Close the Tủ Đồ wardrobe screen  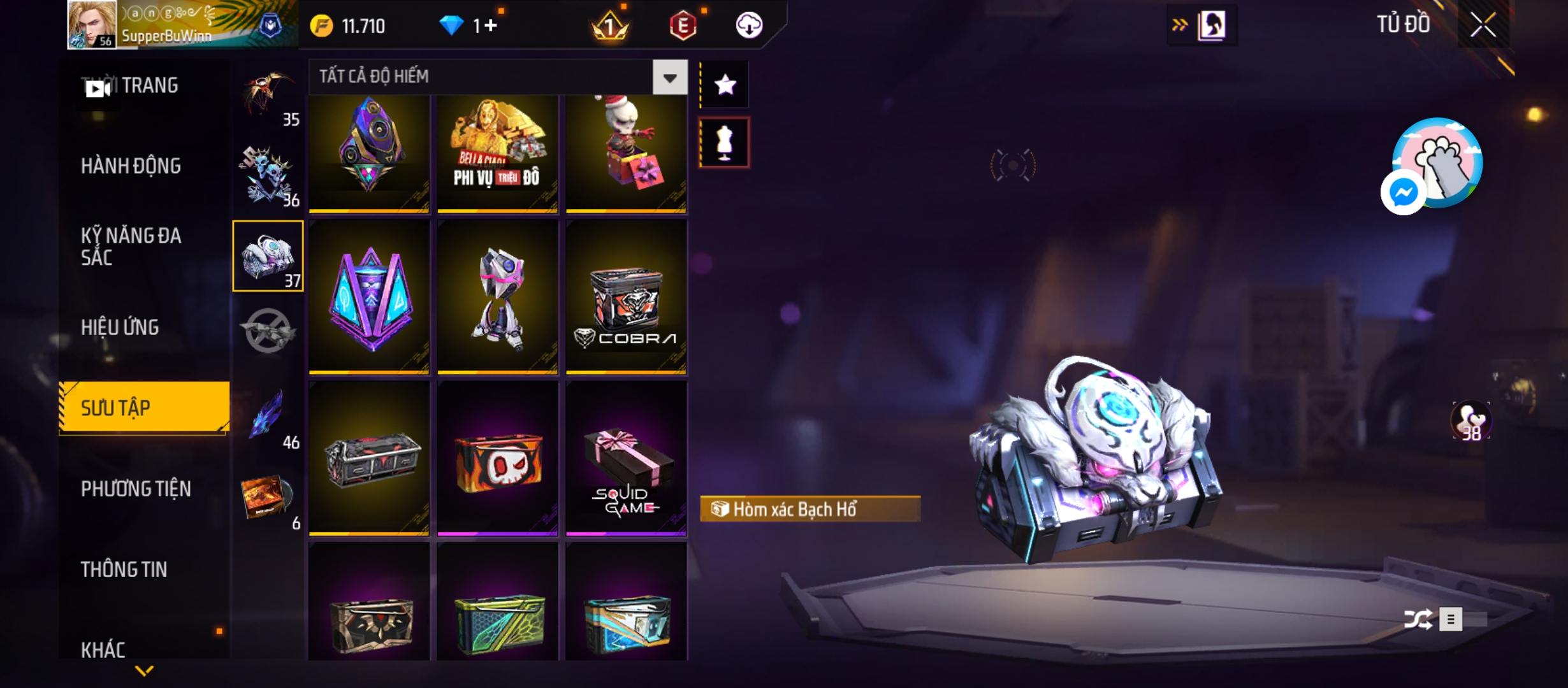1483,25
